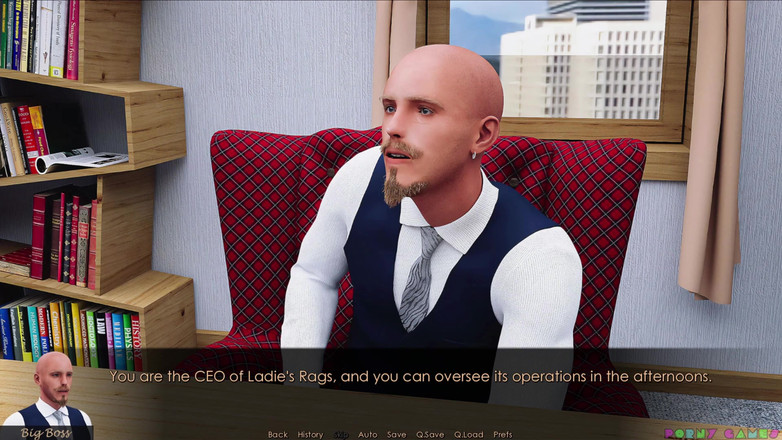Go back to the previous dialogue line

pyautogui.click(x=277, y=434)
